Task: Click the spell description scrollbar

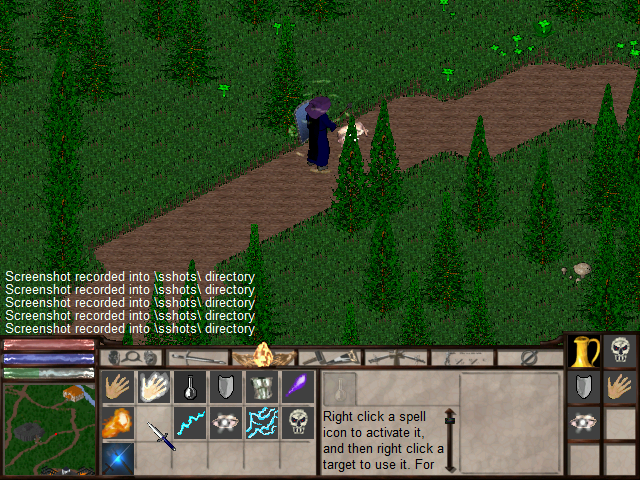Action: [451, 439]
